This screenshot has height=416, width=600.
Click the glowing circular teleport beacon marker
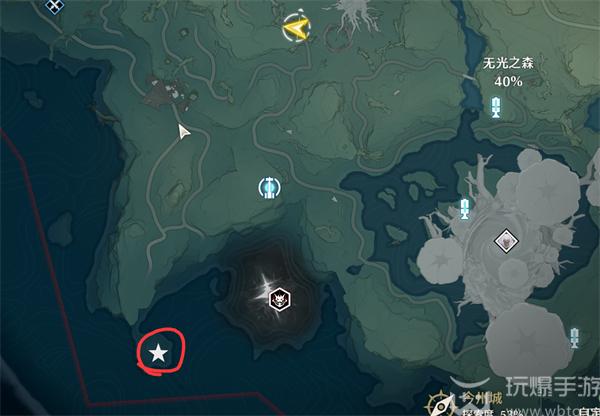[268, 186]
